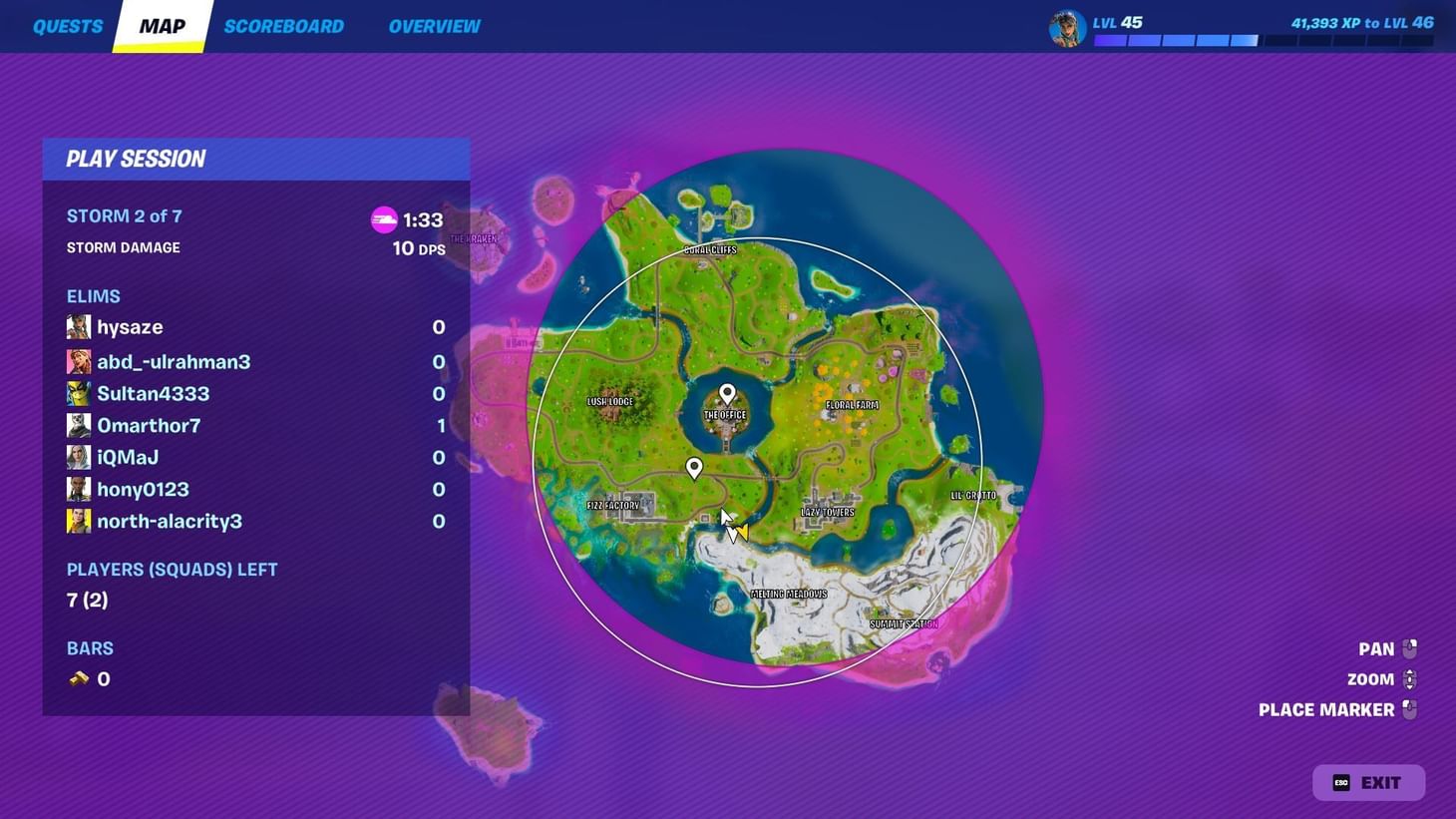1456x819 pixels.
Task: Click north-alacrity3's player avatar
Action: pyautogui.click(x=79, y=520)
